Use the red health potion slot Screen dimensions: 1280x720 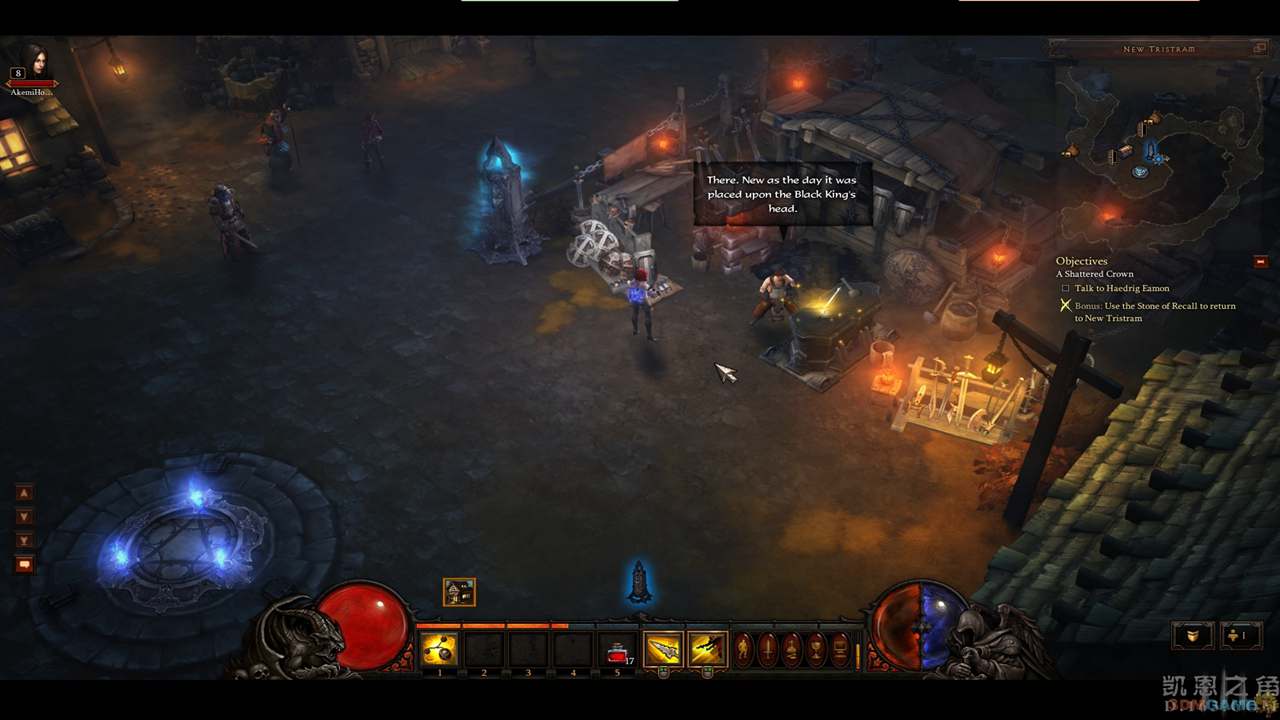click(618, 651)
